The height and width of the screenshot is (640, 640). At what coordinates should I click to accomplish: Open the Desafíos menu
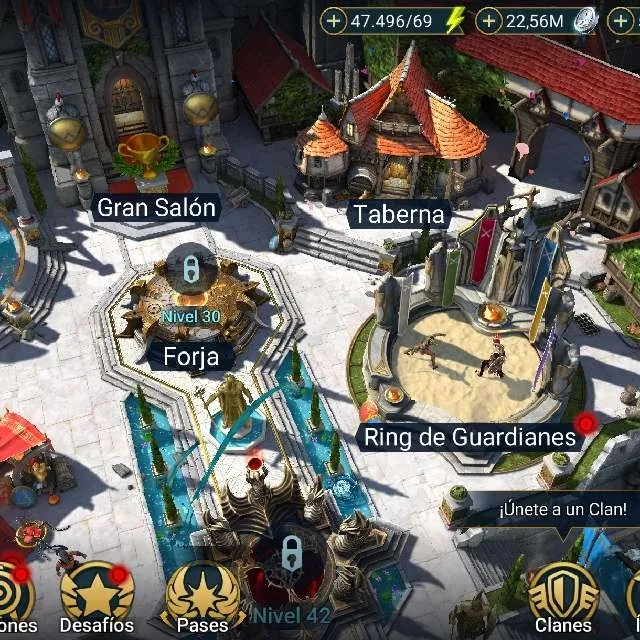[x=96, y=598]
